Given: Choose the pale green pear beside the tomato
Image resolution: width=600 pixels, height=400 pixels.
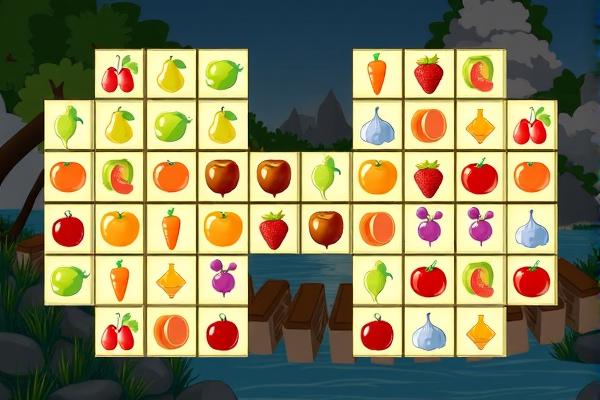Looking at the screenshot, I should (x=377, y=279).
